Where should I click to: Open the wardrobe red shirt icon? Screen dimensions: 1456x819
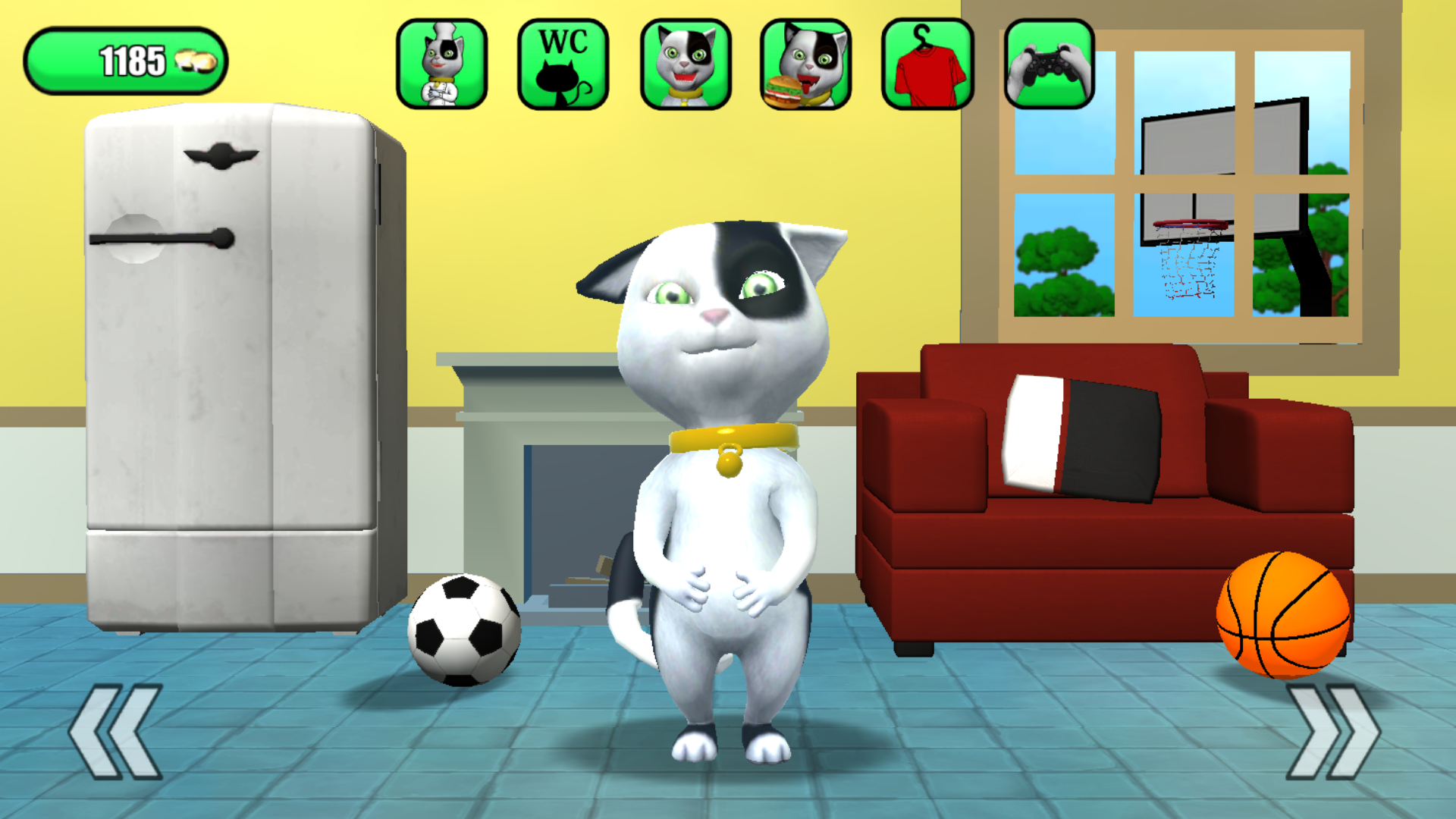pos(927,63)
